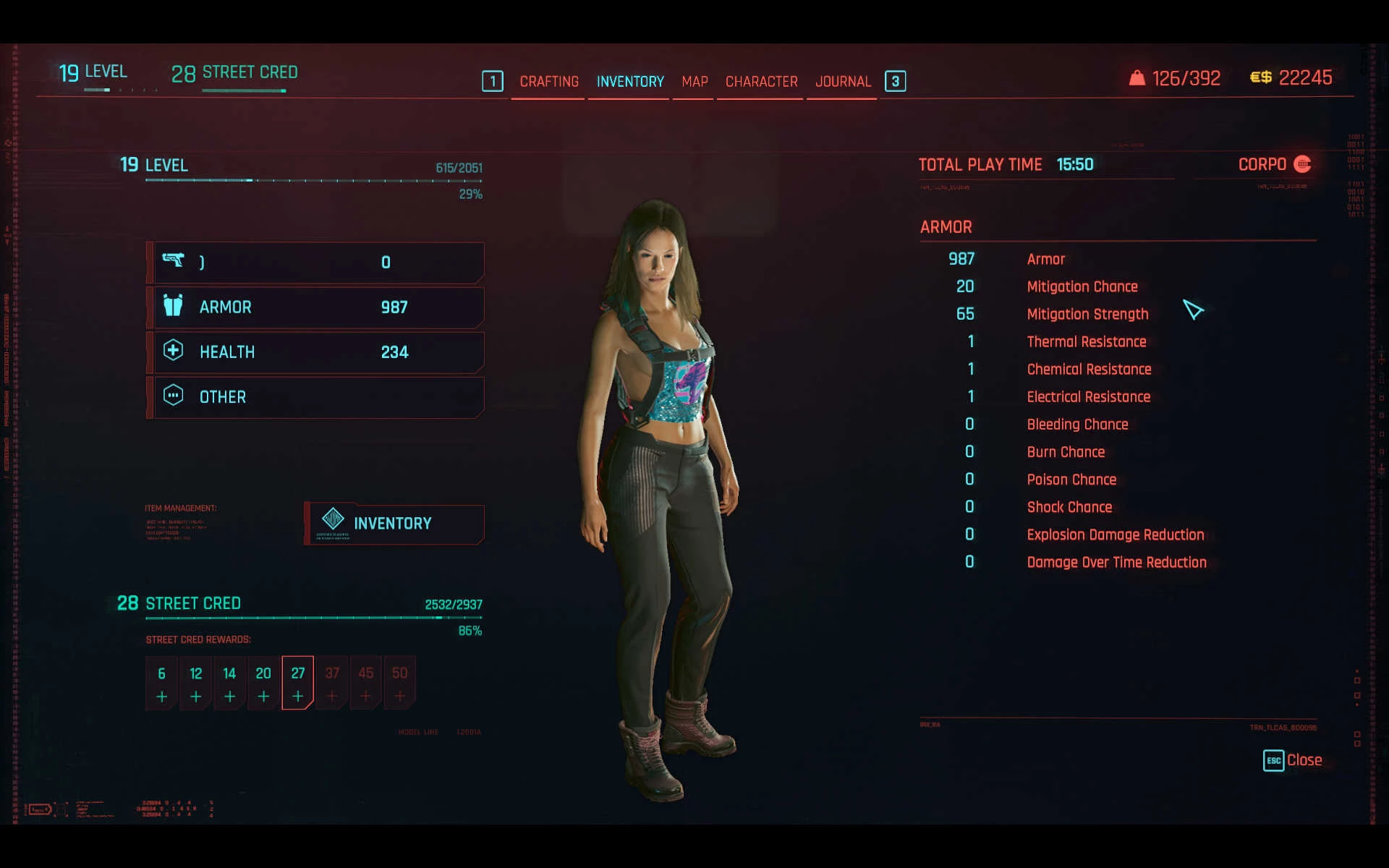Go to the Map tab
Viewport: 1389px width, 868px height.
pos(694,82)
